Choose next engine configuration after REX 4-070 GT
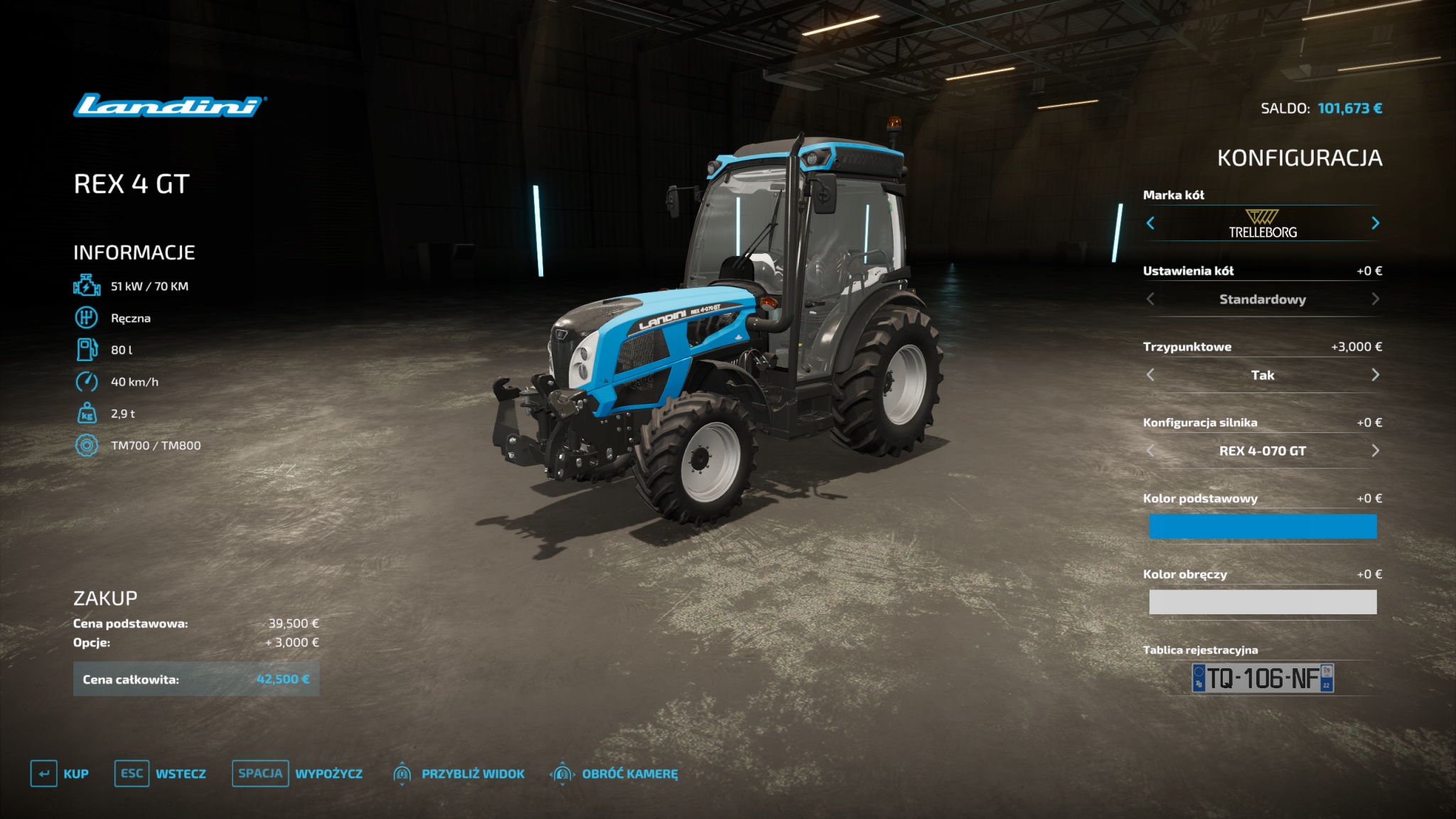The height and width of the screenshot is (819, 1456). tap(1375, 451)
